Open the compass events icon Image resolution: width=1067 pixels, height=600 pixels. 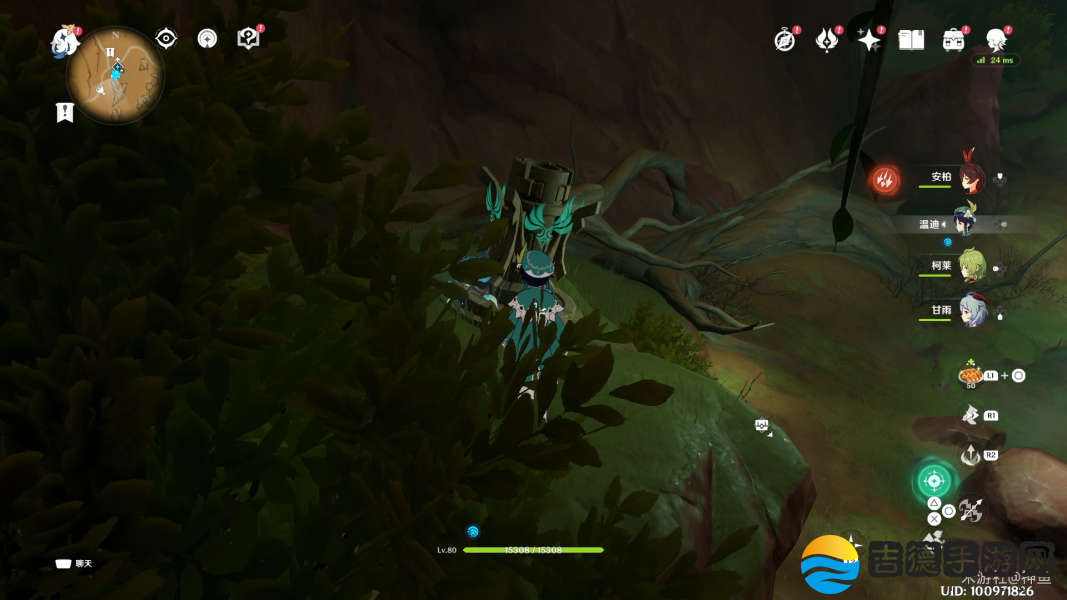click(785, 40)
